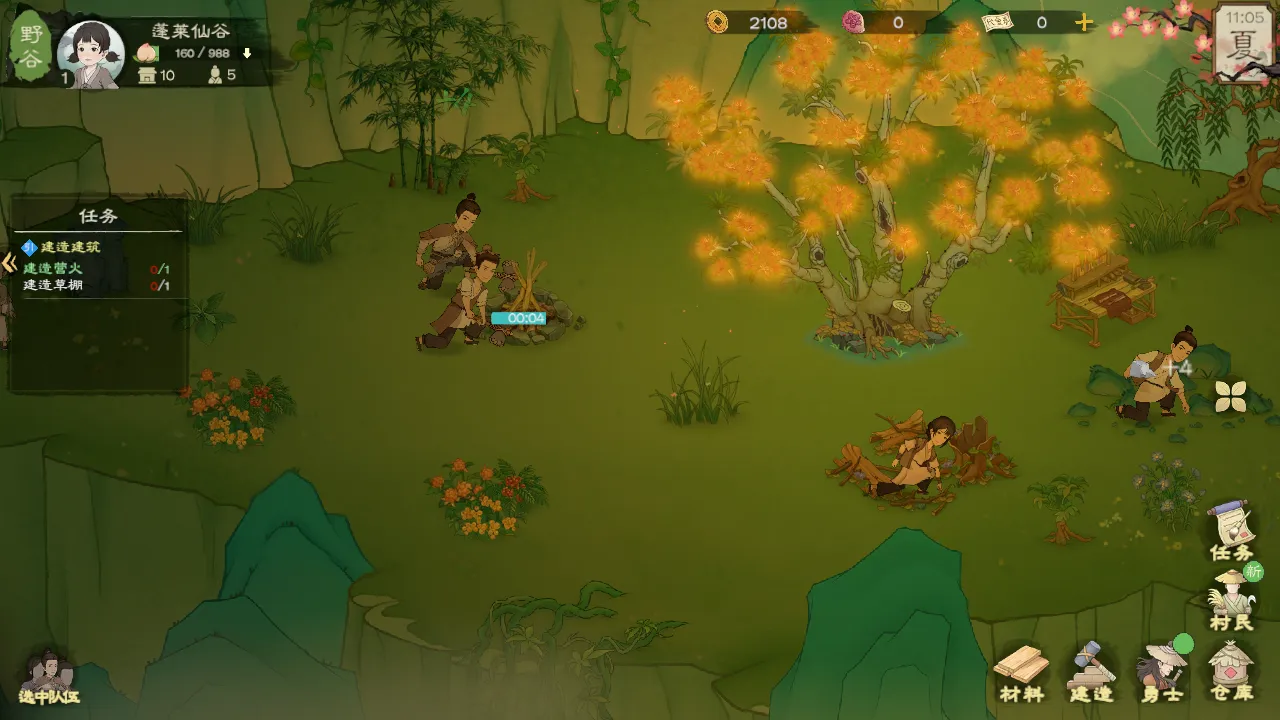Open the 材料 materials menu

(1022, 670)
